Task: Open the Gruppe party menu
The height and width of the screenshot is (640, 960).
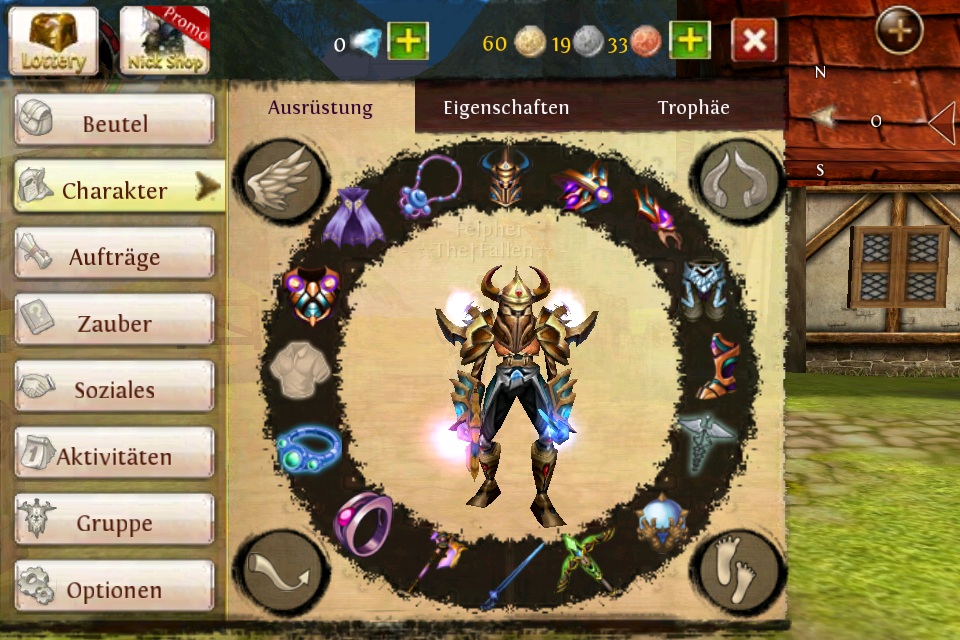Action: click(x=114, y=522)
